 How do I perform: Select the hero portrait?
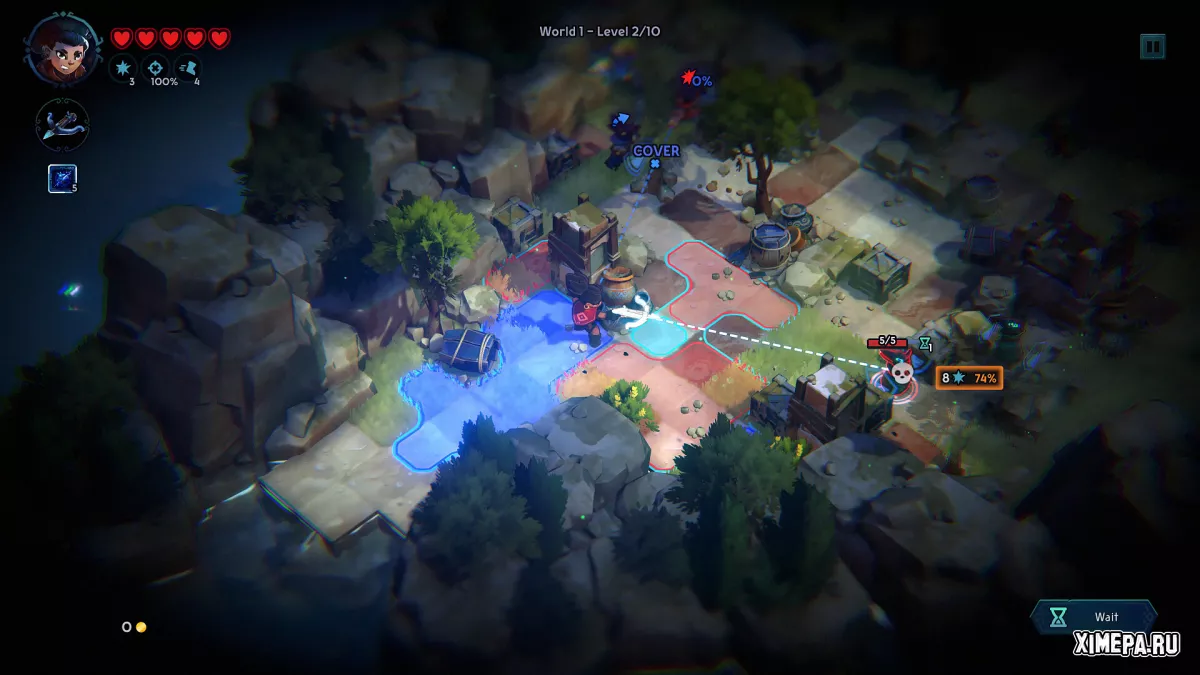[x=63, y=48]
